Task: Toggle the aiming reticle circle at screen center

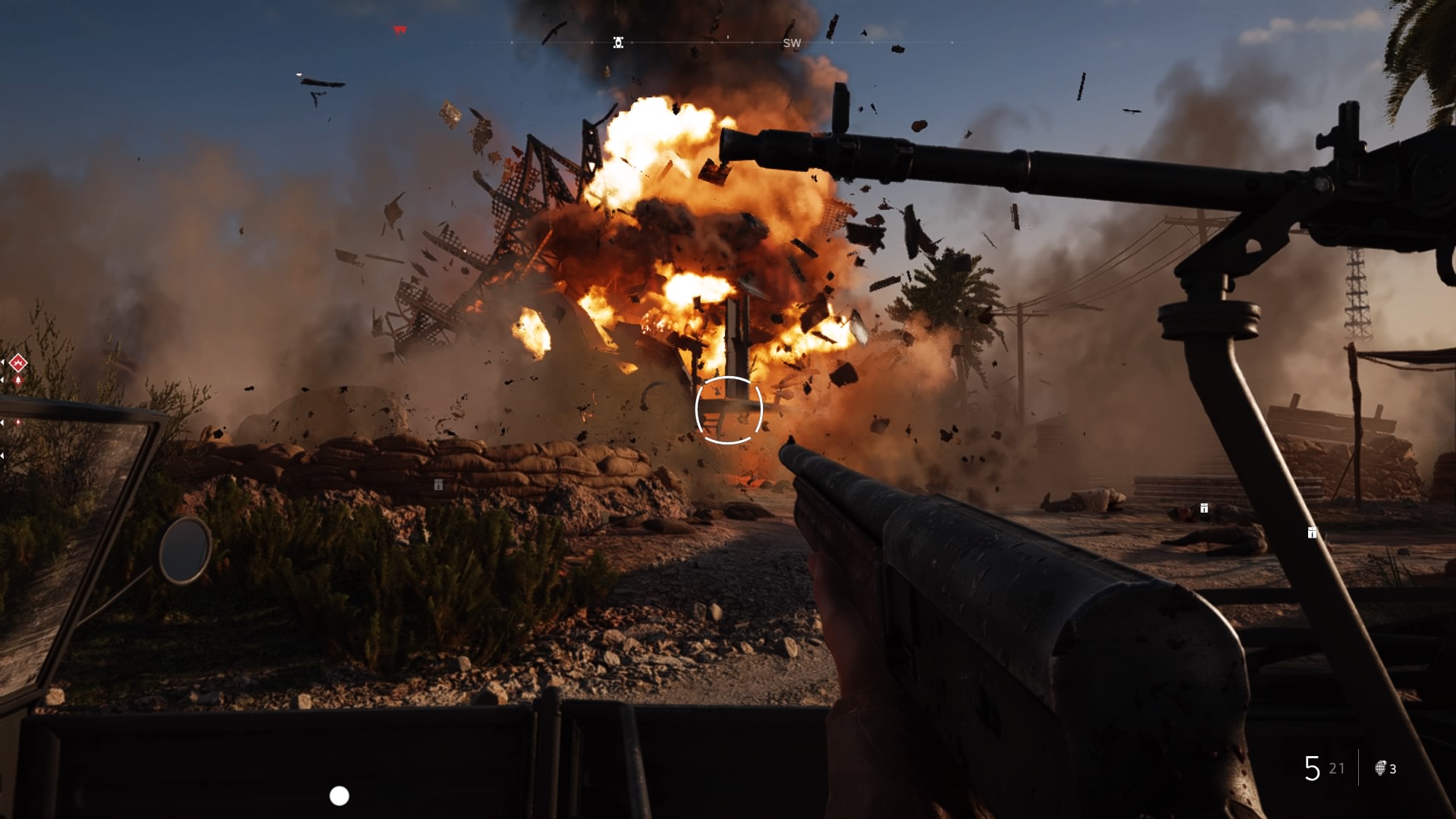Action: point(728,409)
